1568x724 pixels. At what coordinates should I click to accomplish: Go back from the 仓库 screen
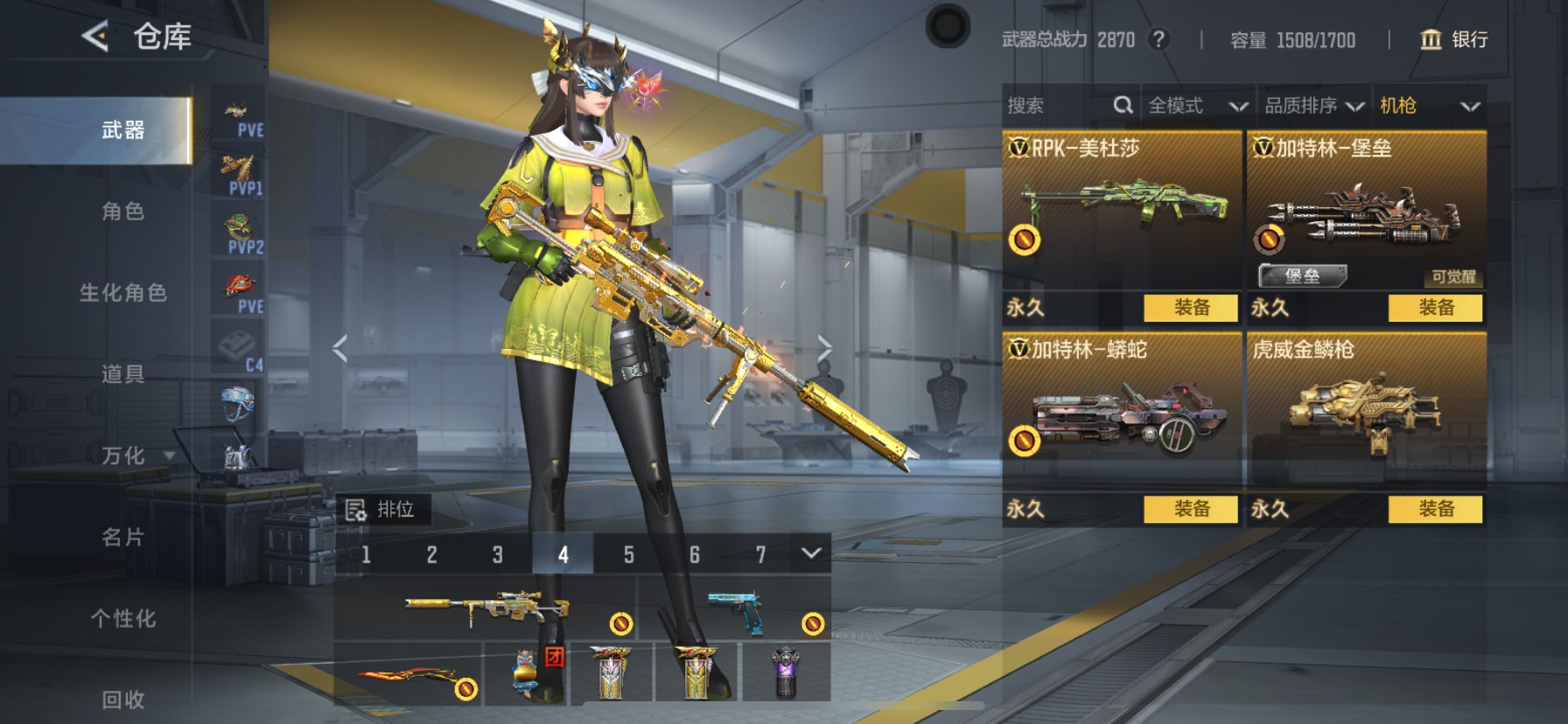pyautogui.click(x=95, y=37)
